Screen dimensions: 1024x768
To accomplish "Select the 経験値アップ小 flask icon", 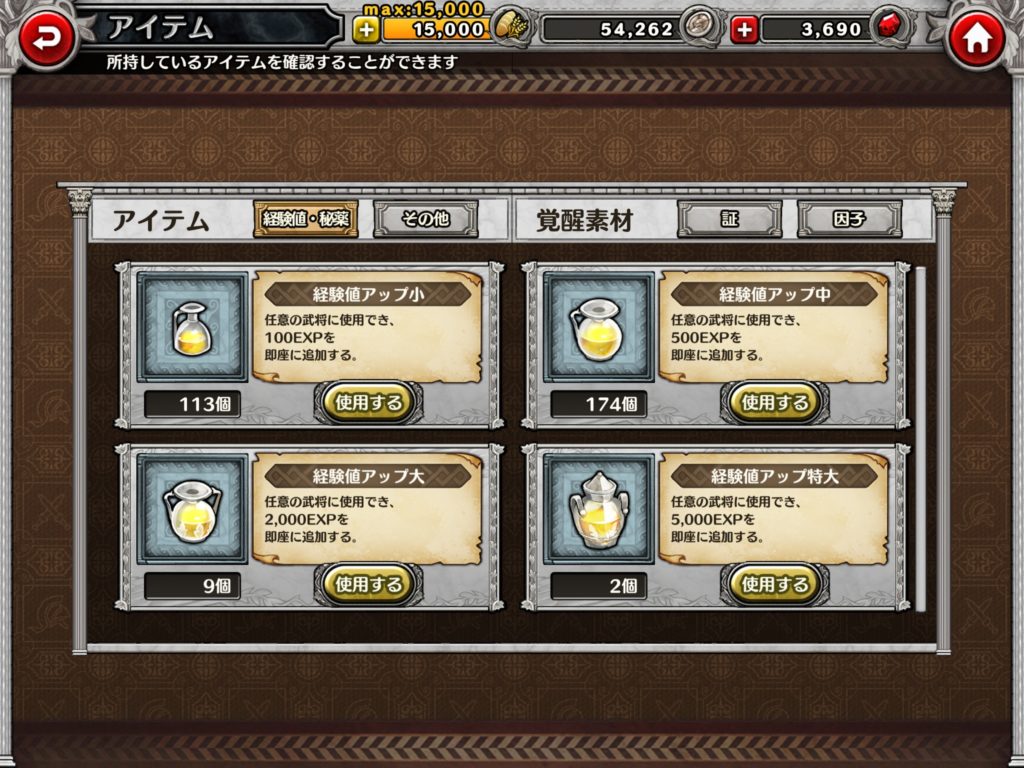I will click(192, 327).
